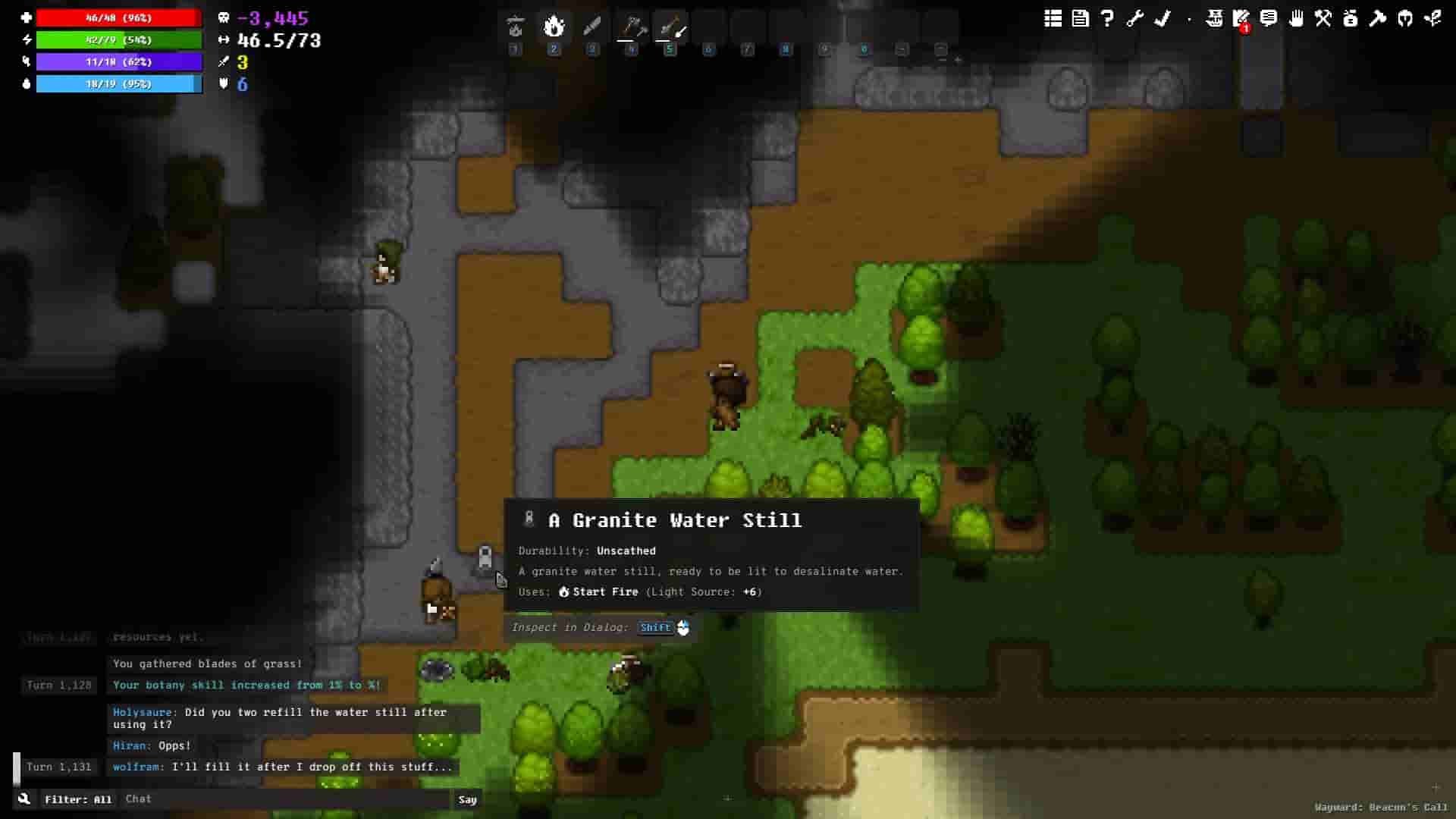Viewport: 1456px width, 819px height.
Task: Open the Filter: All chat dropdown
Action: coord(78,799)
